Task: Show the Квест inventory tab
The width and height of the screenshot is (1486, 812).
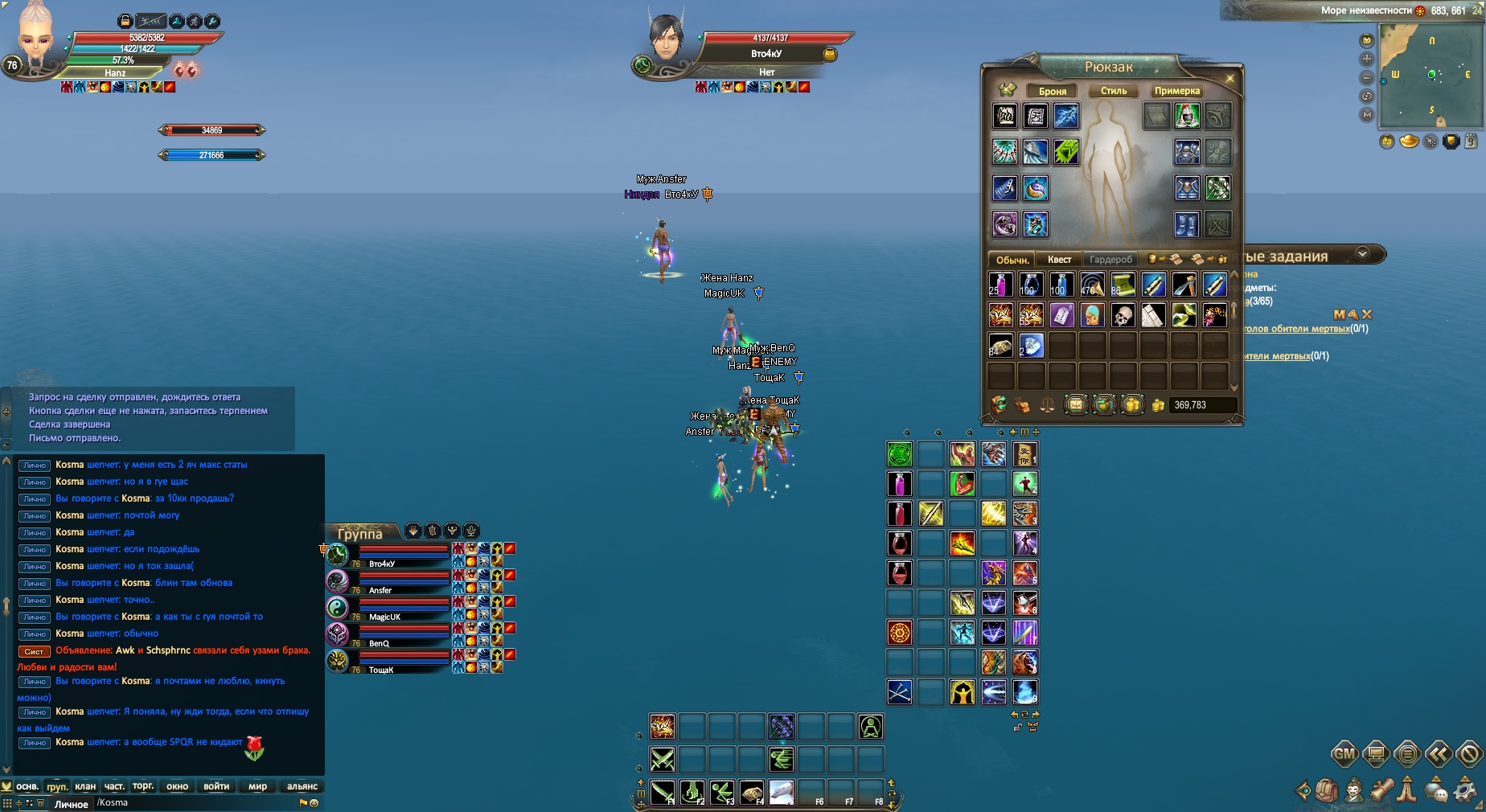Action: click(1059, 260)
